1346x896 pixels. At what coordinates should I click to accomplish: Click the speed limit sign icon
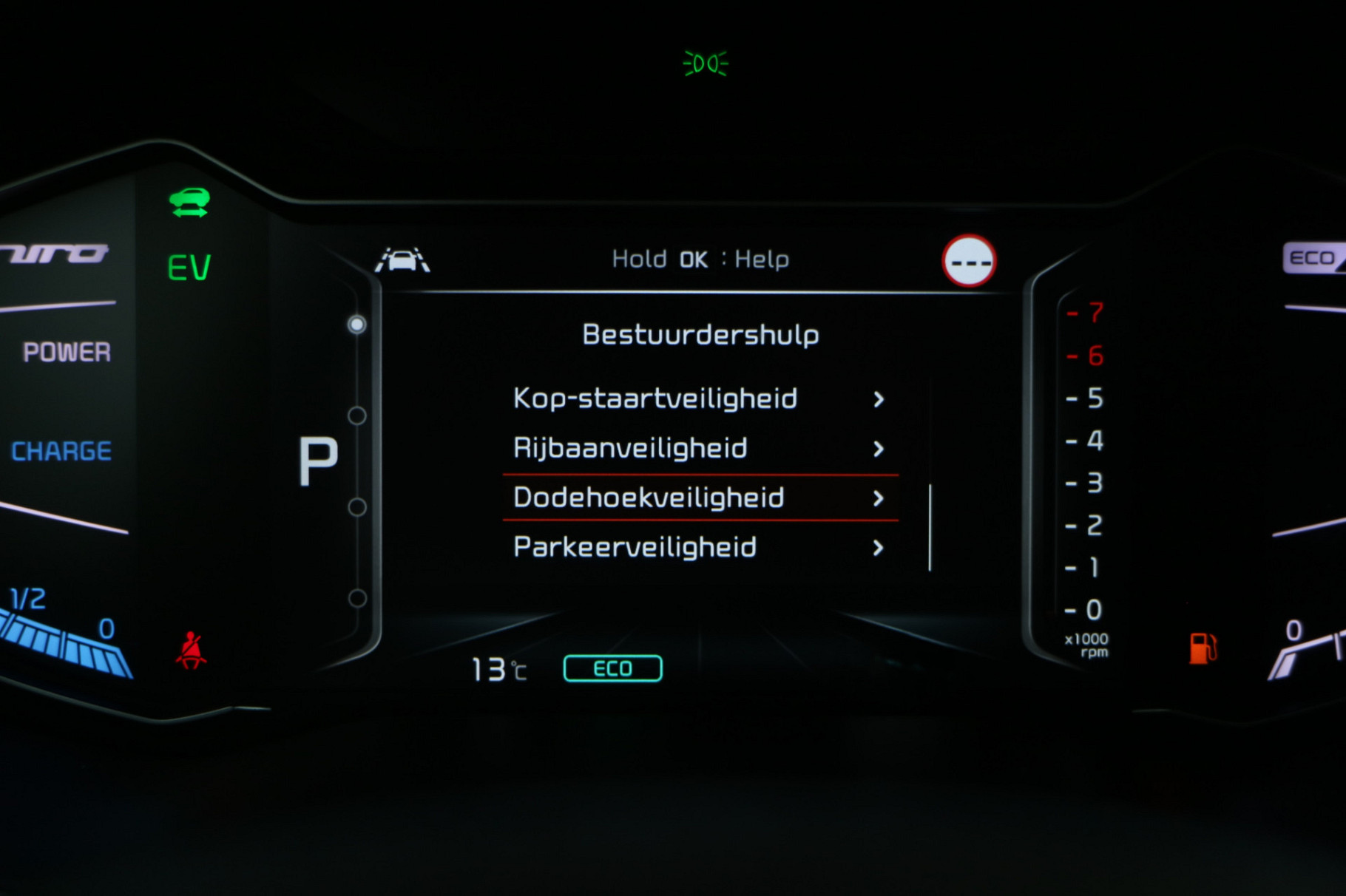(969, 261)
